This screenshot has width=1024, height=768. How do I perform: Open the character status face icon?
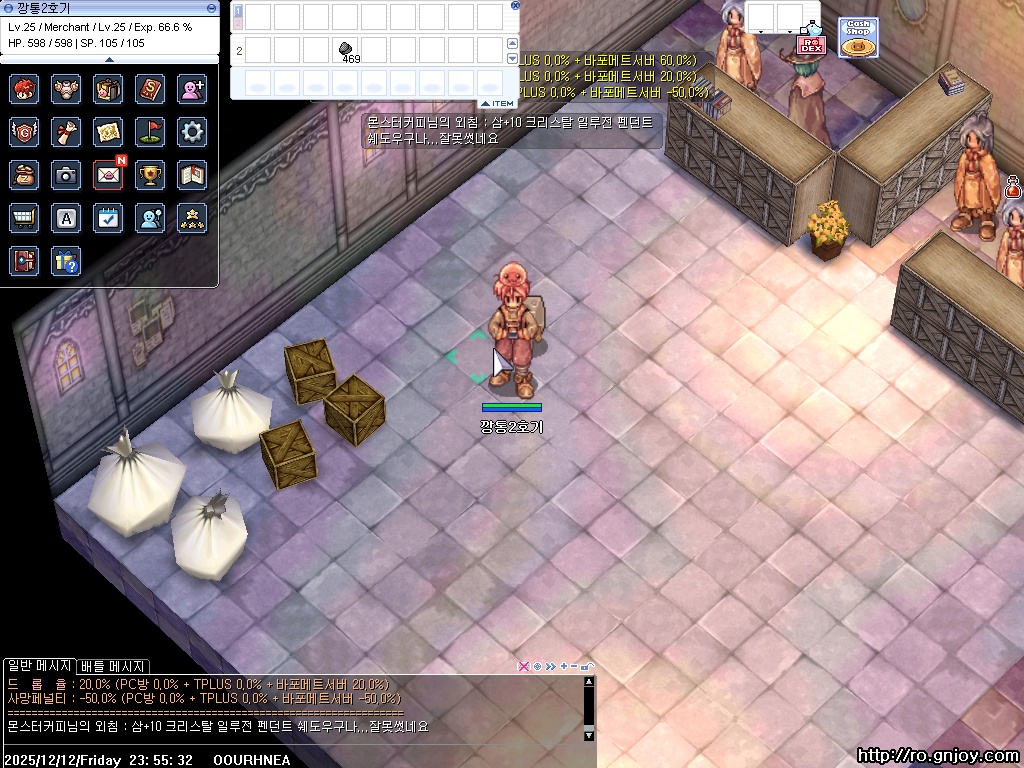24,89
